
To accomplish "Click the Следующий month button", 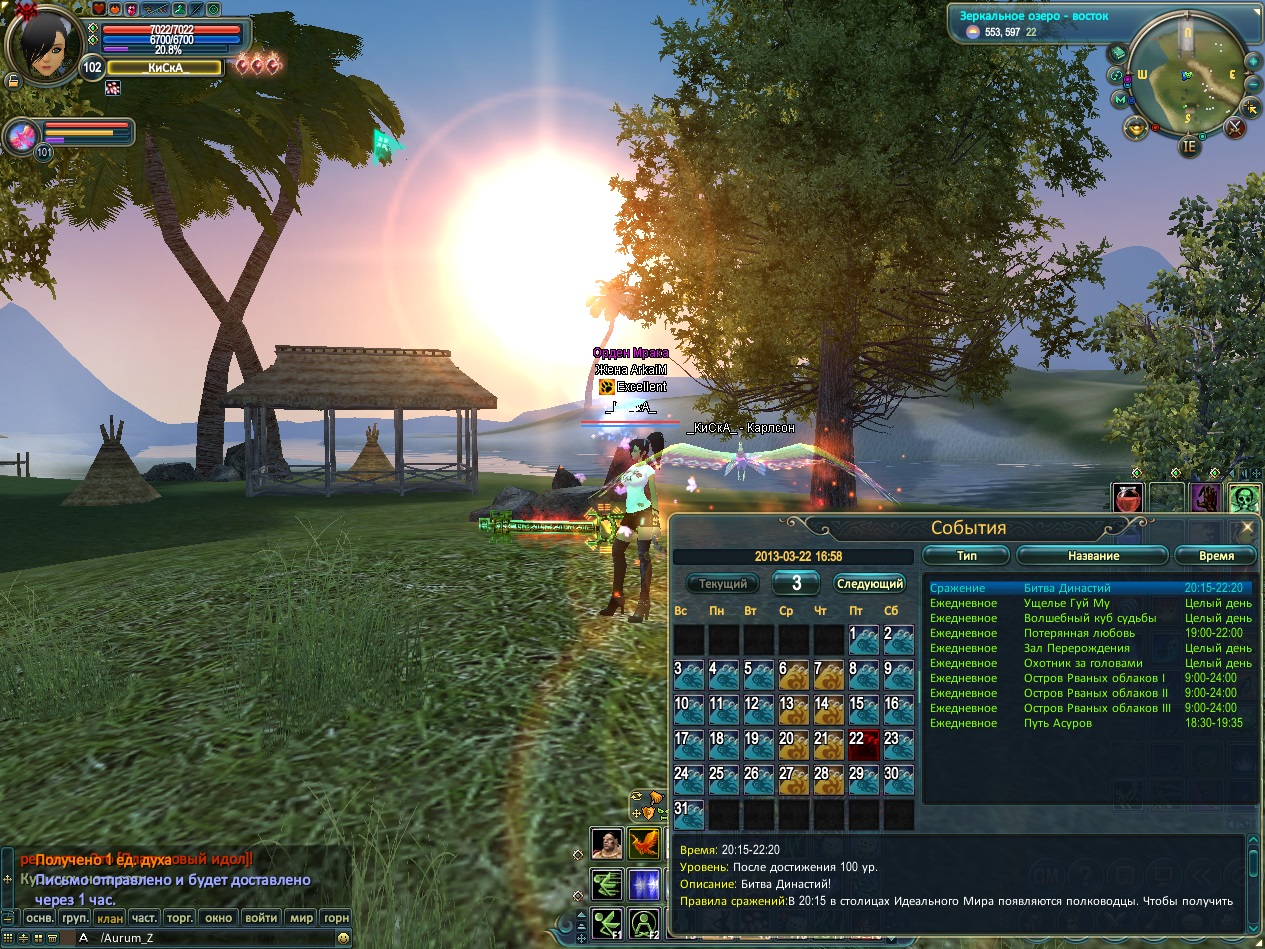I will pos(869,583).
